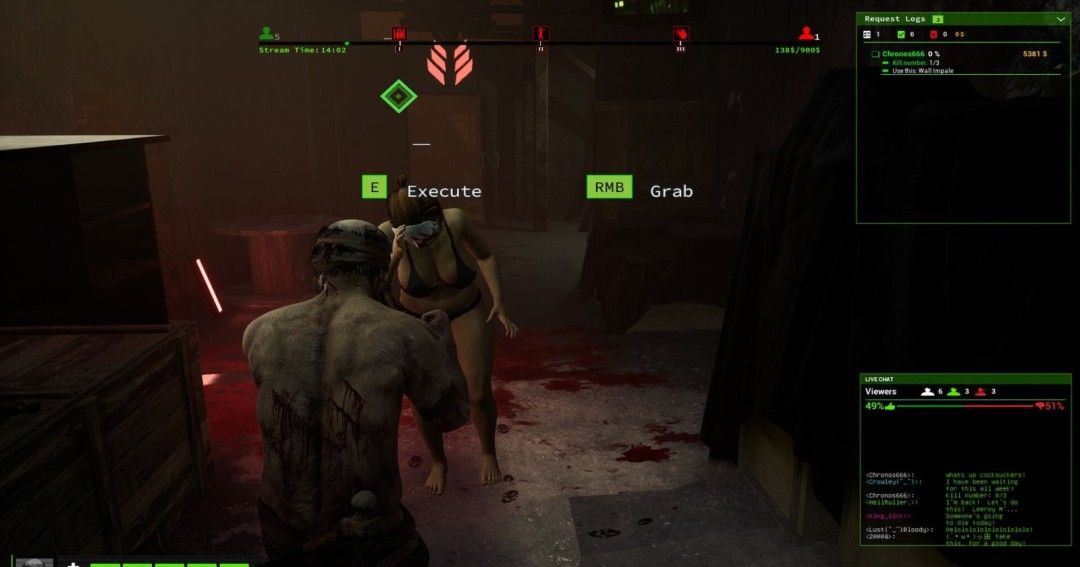Collapse the Request Logs panel arrow

click(x=1060, y=18)
